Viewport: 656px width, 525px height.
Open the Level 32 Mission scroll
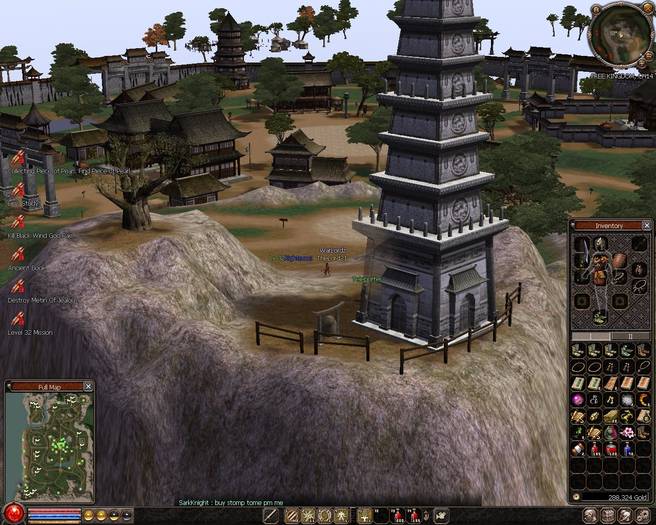pyautogui.click(x=17, y=318)
